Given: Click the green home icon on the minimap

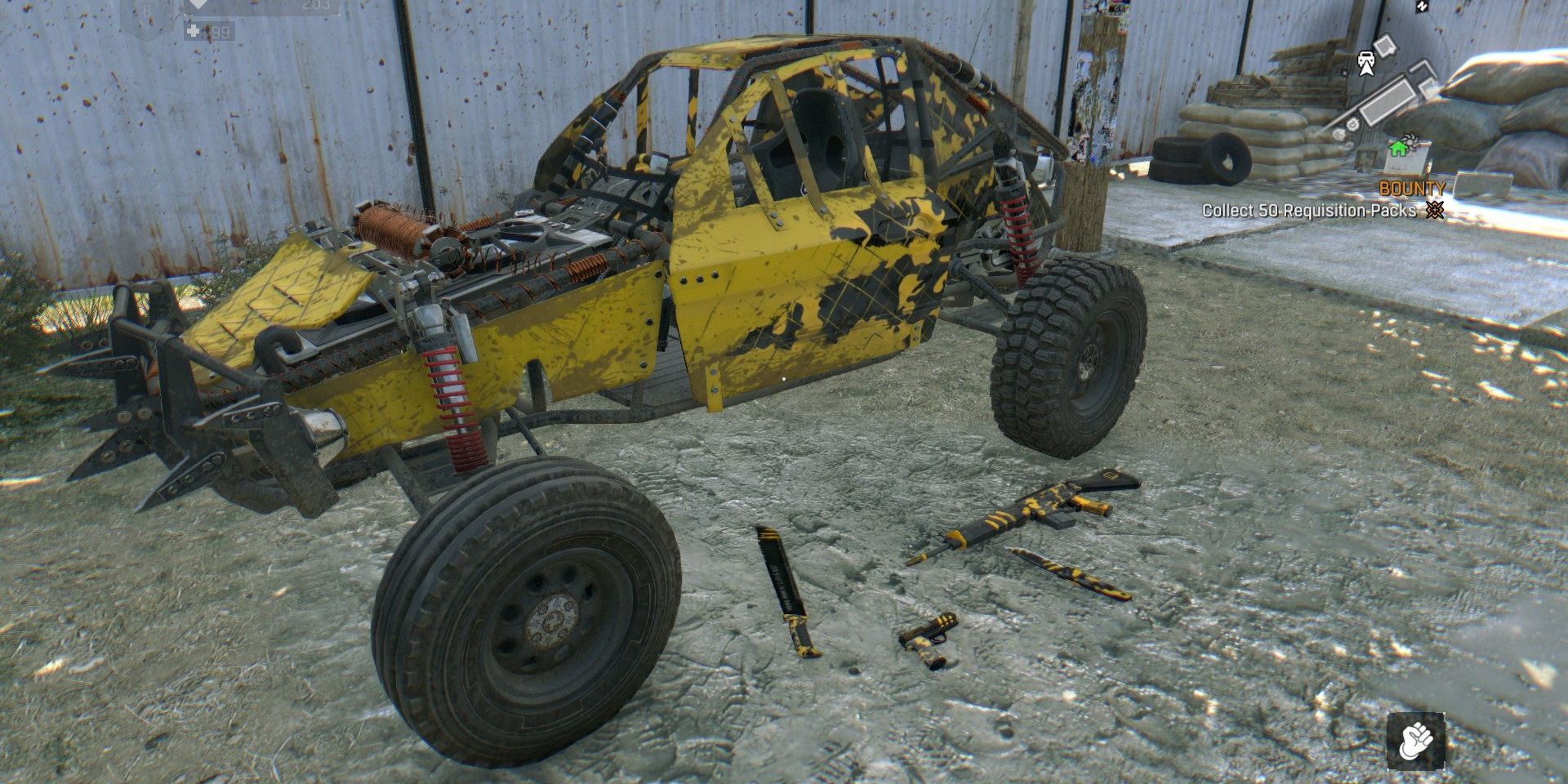Looking at the screenshot, I should click(x=1398, y=149).
